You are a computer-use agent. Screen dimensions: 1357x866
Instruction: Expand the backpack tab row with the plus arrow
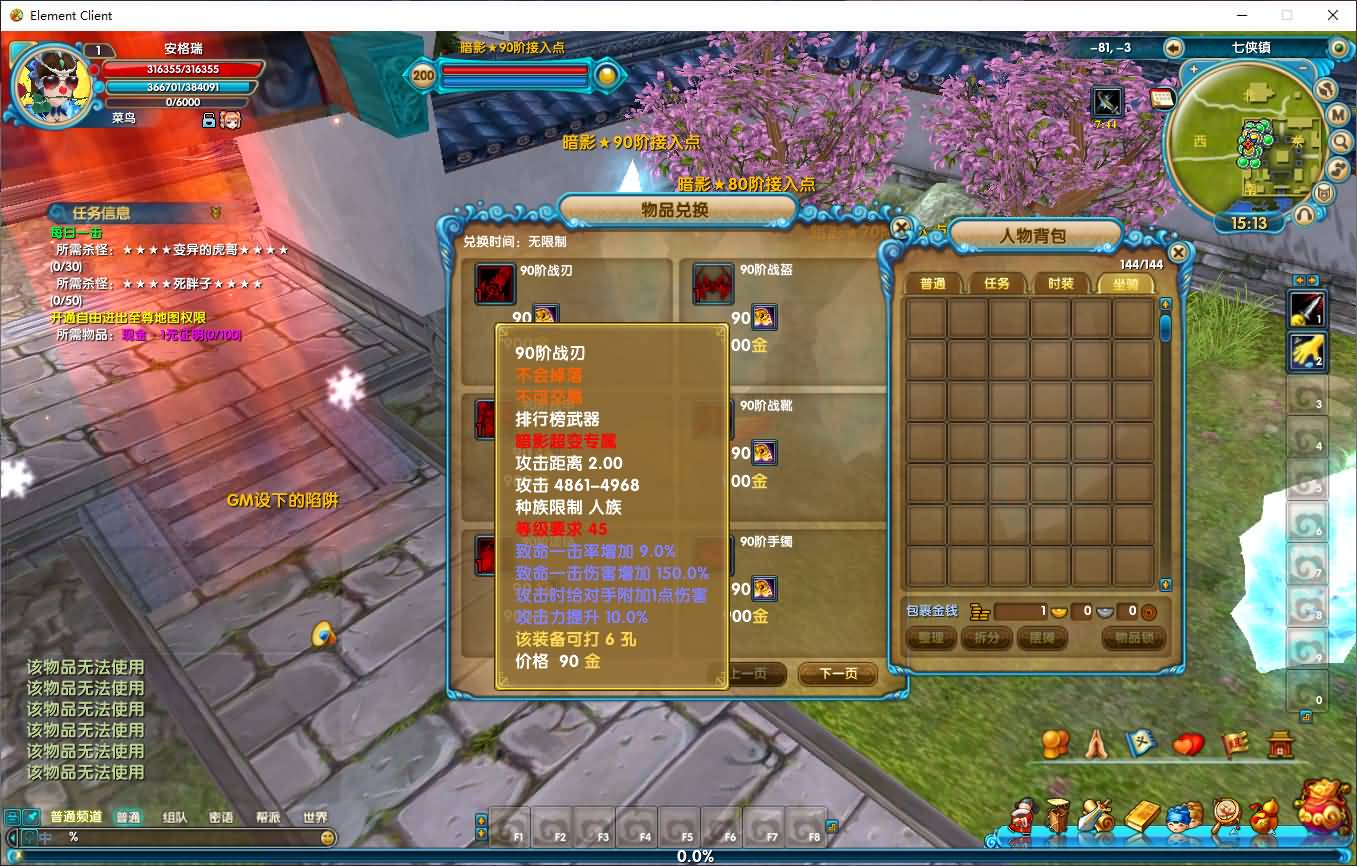click(1300, 282)
